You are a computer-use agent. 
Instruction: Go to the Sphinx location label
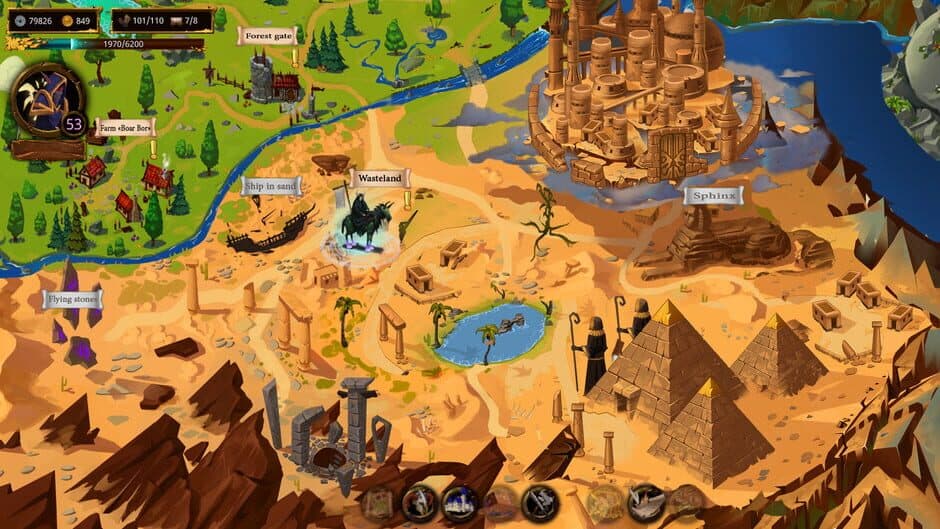click(x=714, y=196)
